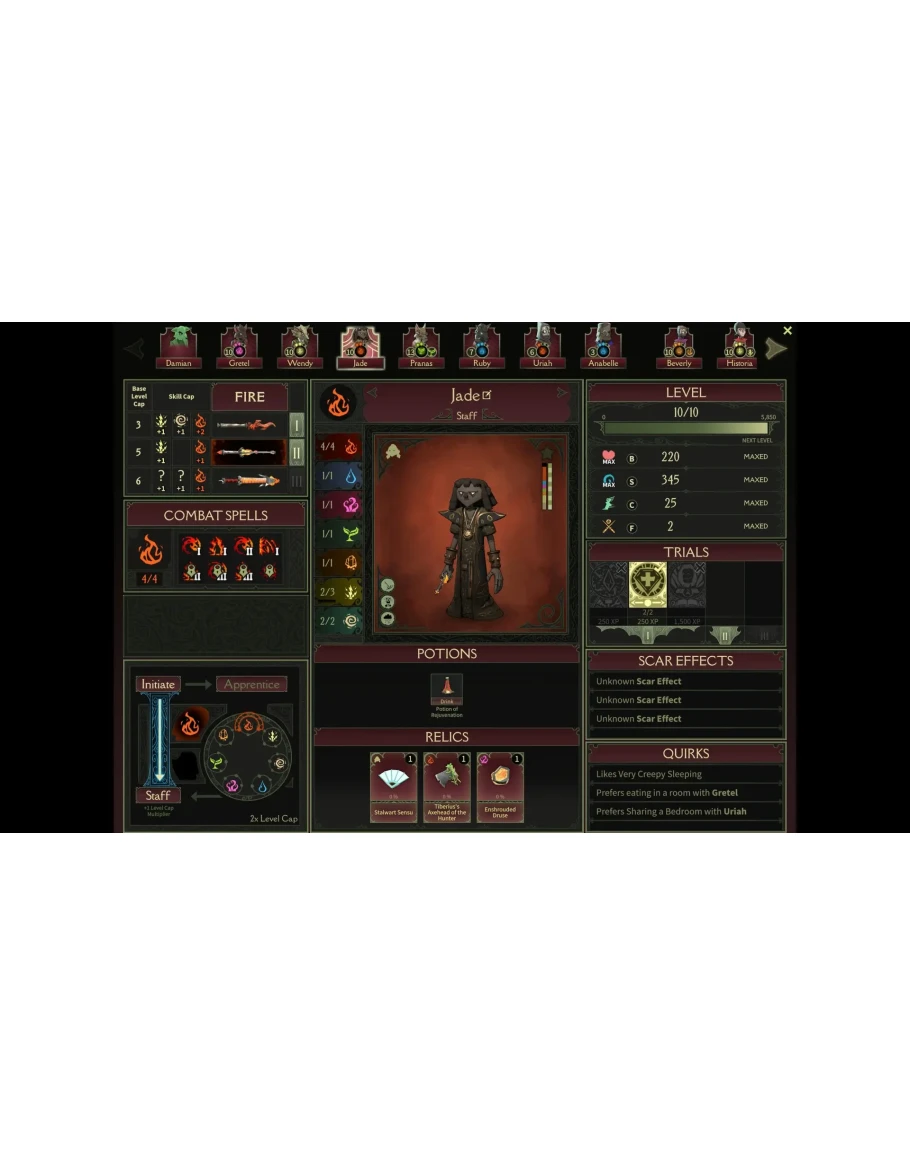This screenshot has height=1155, width=910.
Task: Close the character screen with the X
Action: pos(788,331)
